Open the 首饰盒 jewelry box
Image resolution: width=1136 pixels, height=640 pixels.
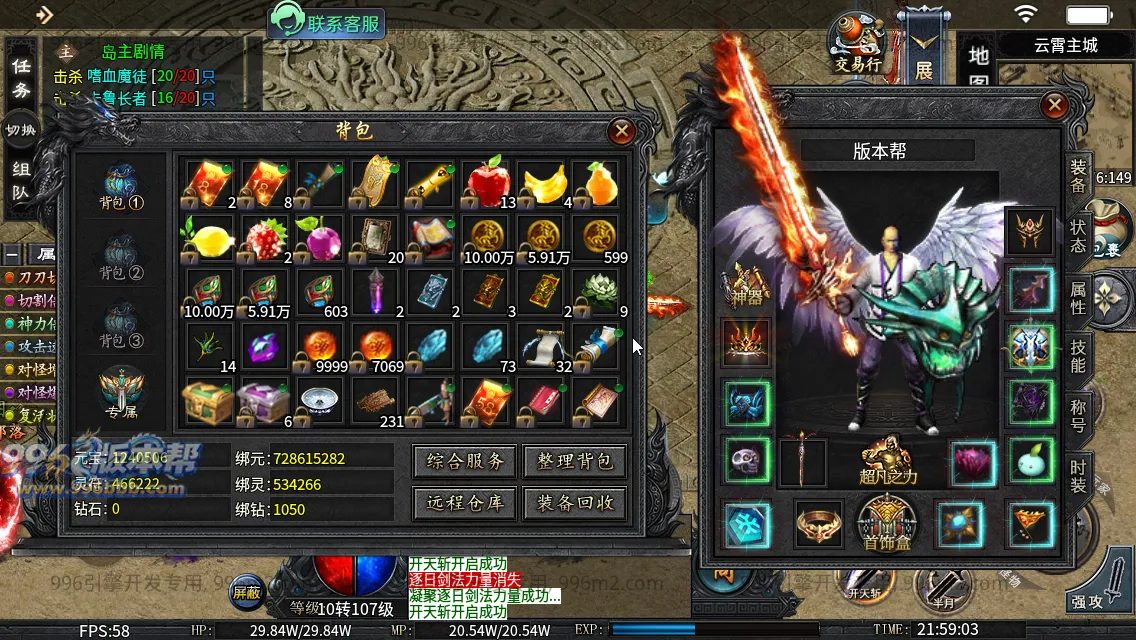click(887, 522)
